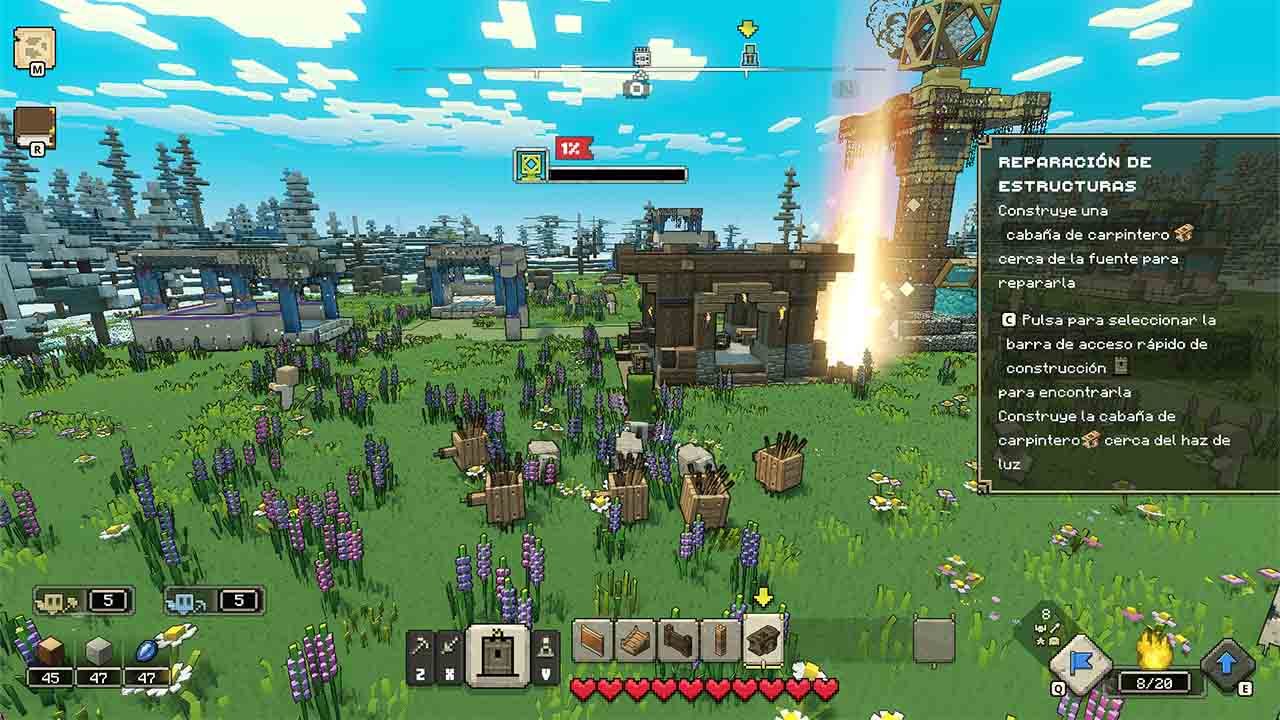Open the map scroll icon
Viewport: 1280px width, 720px height.
click(33, 47)
